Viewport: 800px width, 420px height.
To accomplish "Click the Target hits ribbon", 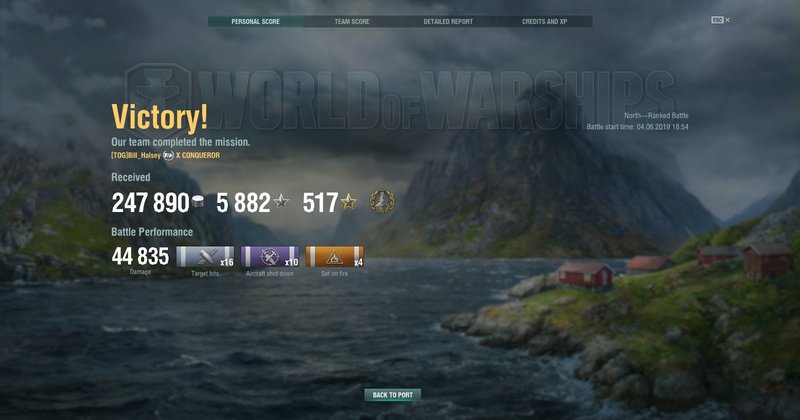I will [204, 257].
